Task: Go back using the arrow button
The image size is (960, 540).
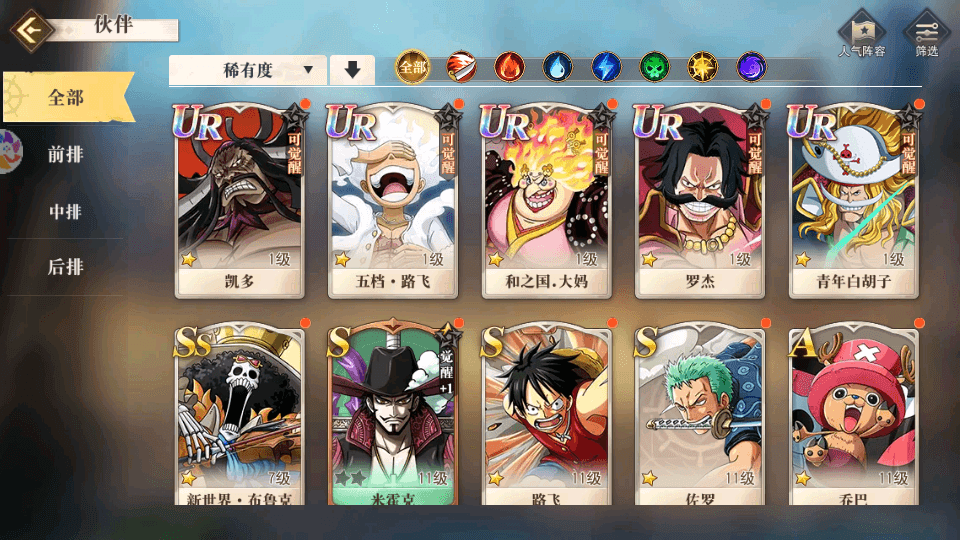Action: click(x=30, y=30)
